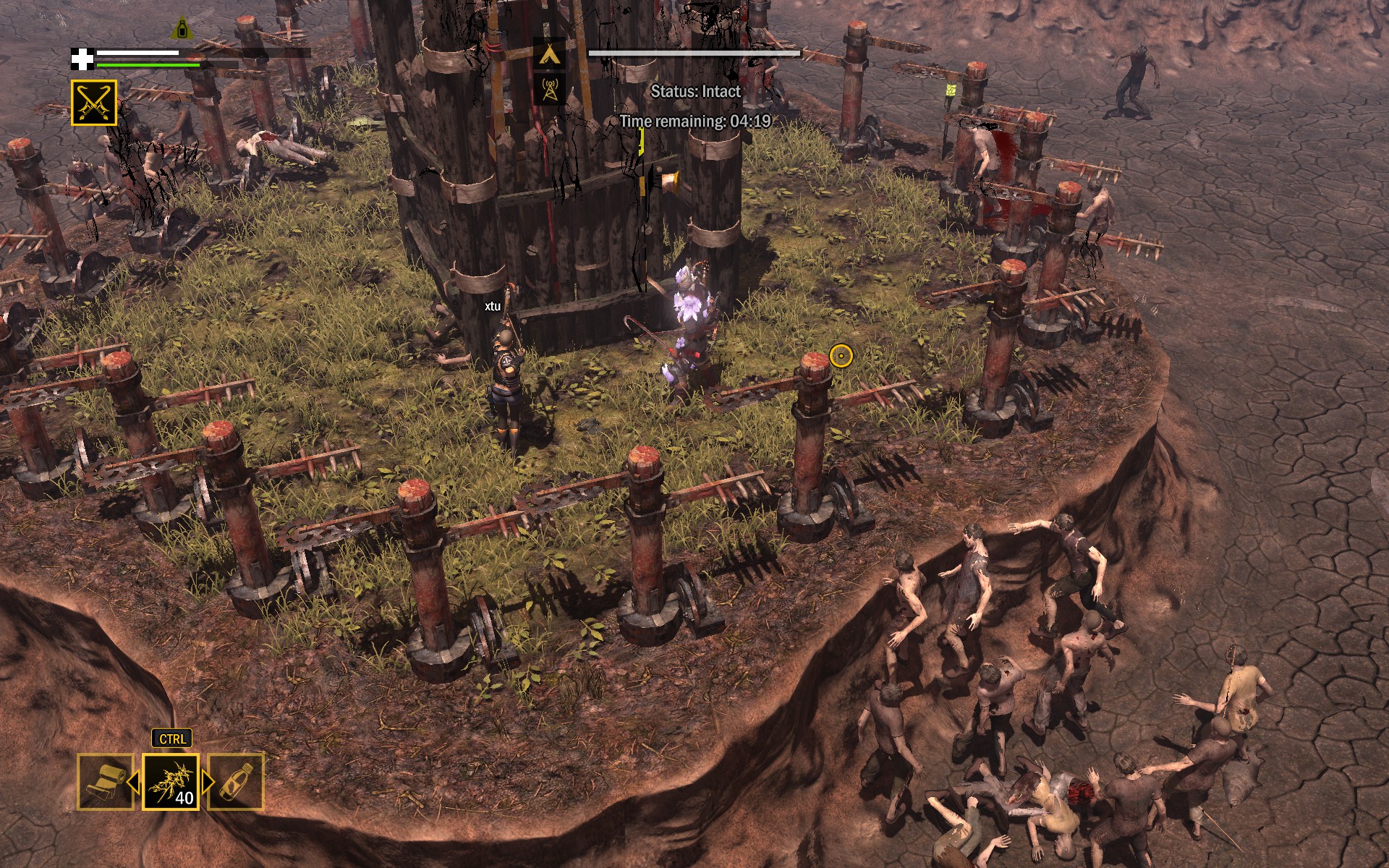Viewport: 1389px width, 868px height.
Task: Select the bottle item slot
Action: pos(237,781)
